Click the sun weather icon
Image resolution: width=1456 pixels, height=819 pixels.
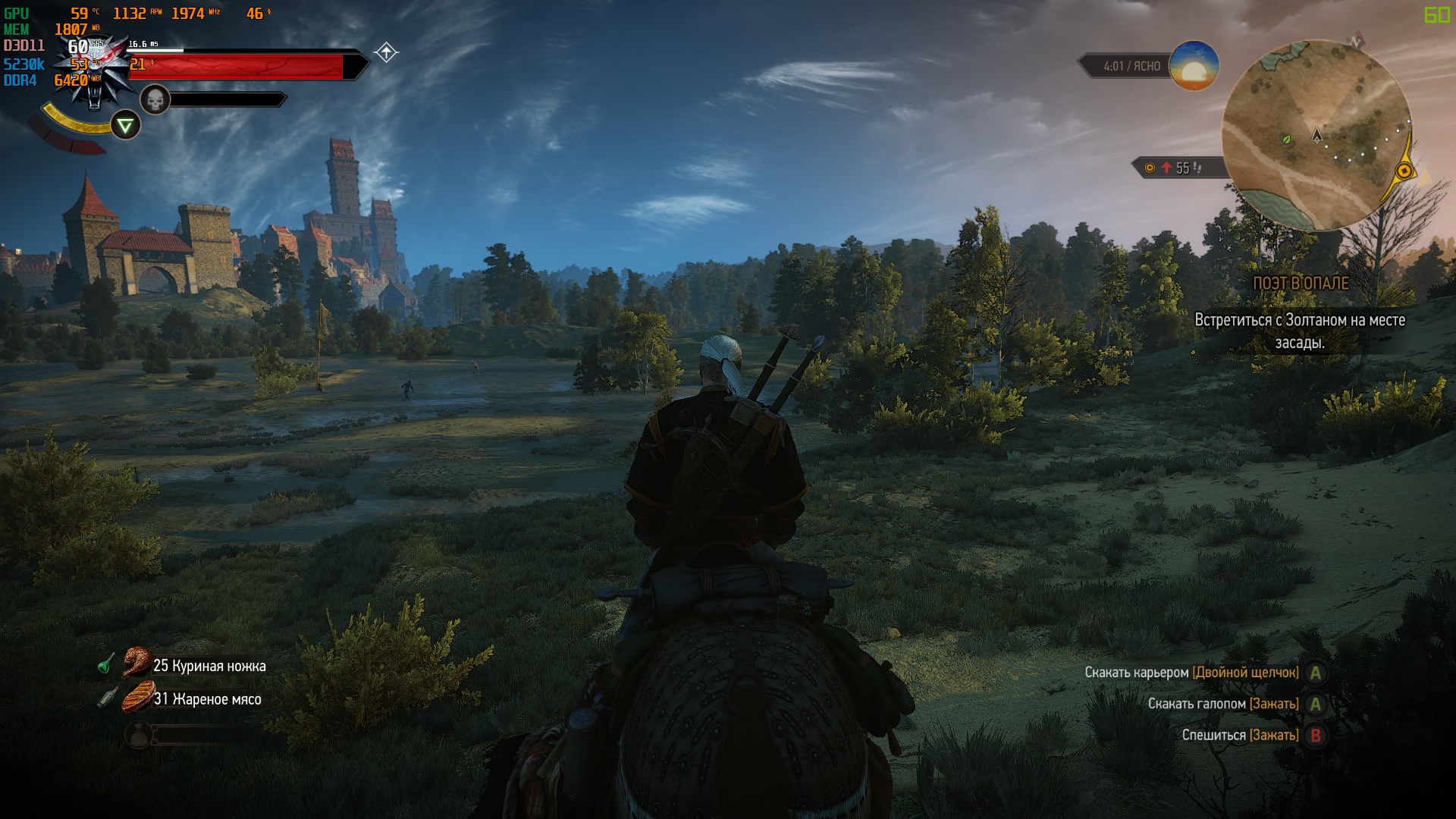1194,66
